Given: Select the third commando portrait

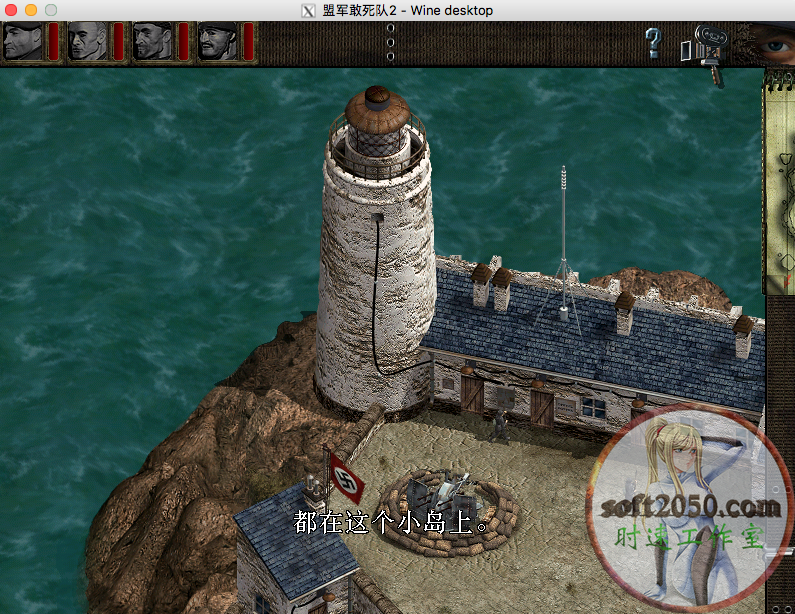Looking at the screenshot, I should [152, 42].
